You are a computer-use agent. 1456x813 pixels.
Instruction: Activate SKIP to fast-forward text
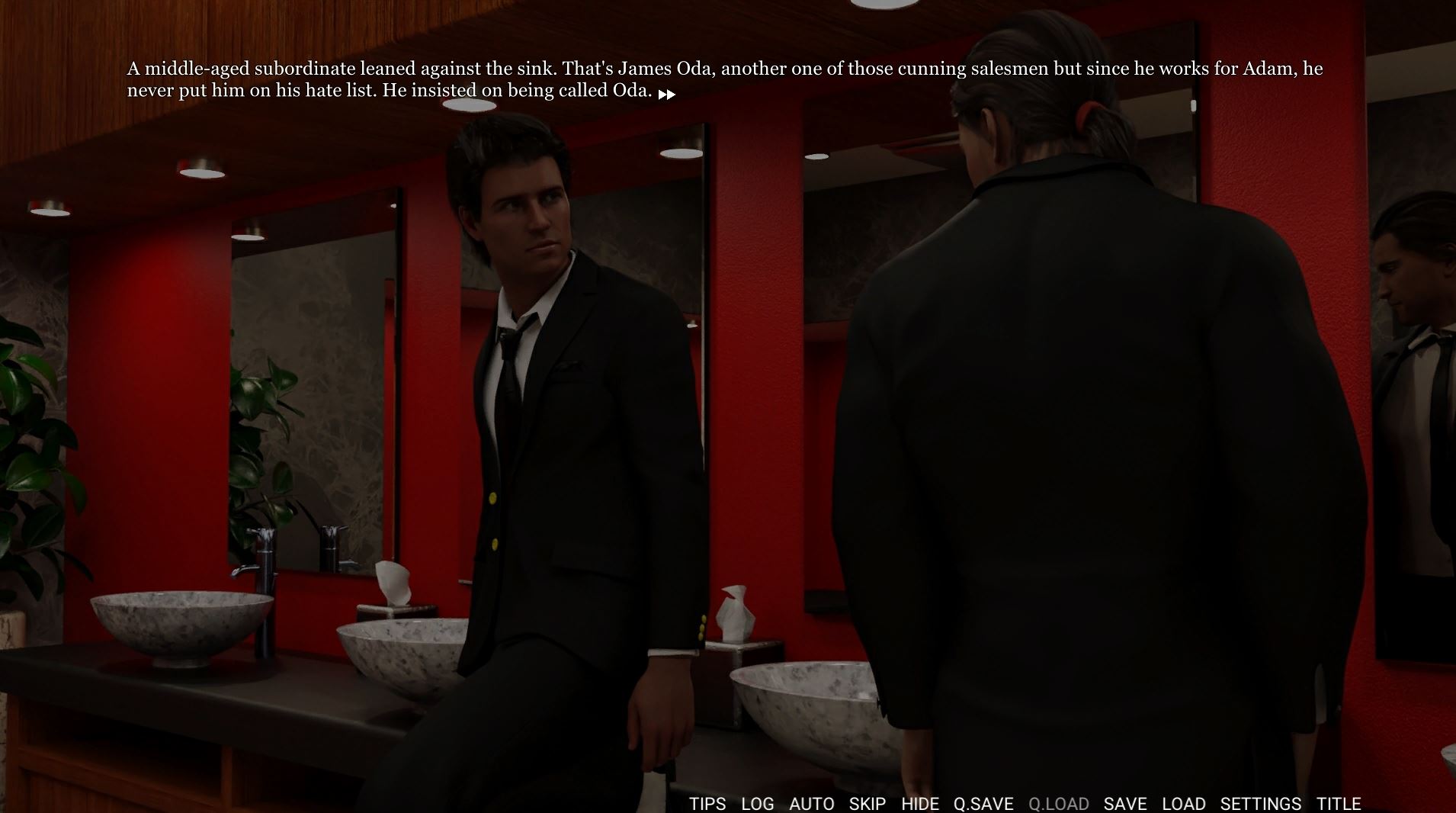(x=867, y=804)
